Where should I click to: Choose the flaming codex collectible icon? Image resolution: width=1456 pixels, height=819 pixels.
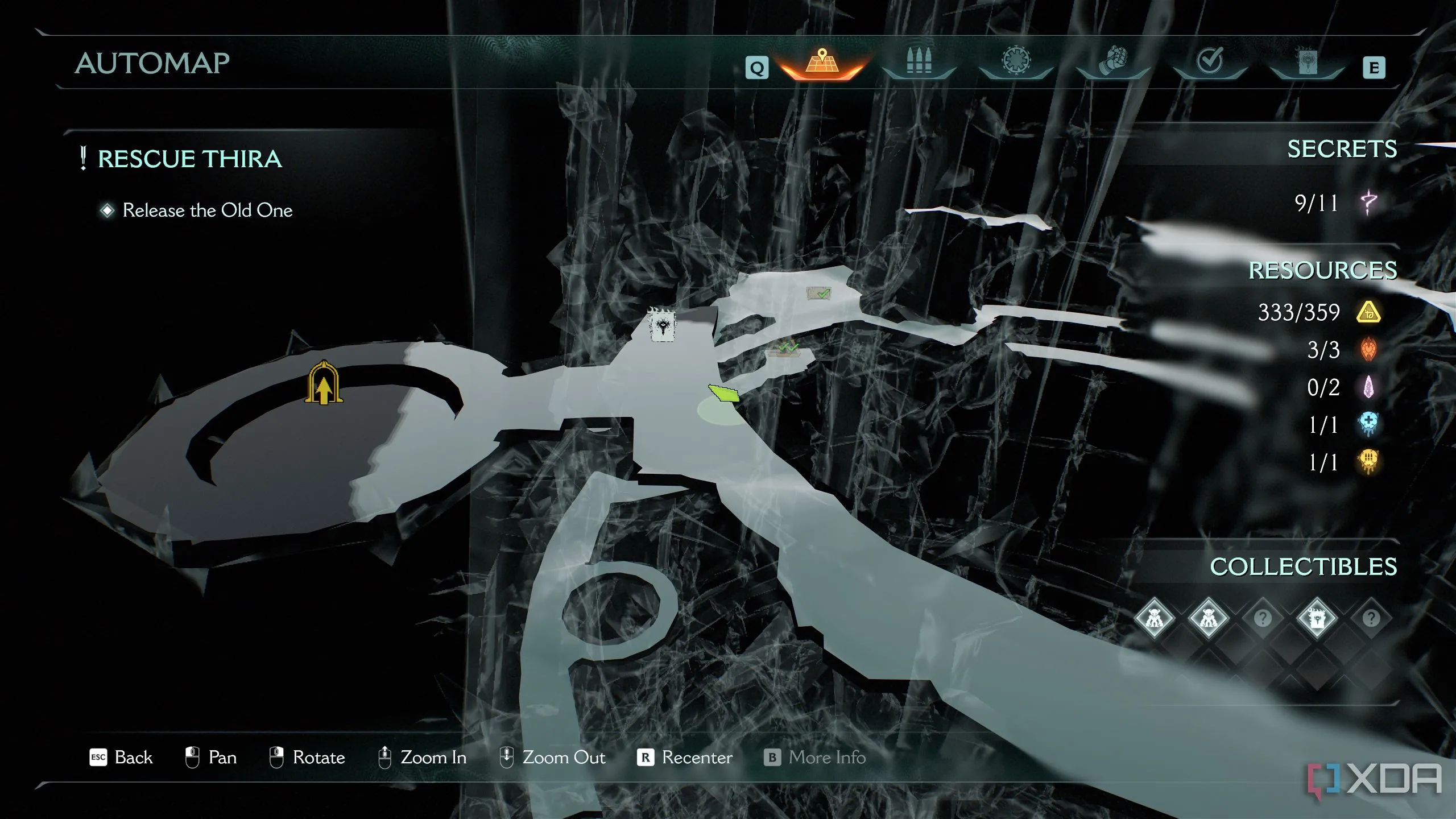click(1317, 618)
